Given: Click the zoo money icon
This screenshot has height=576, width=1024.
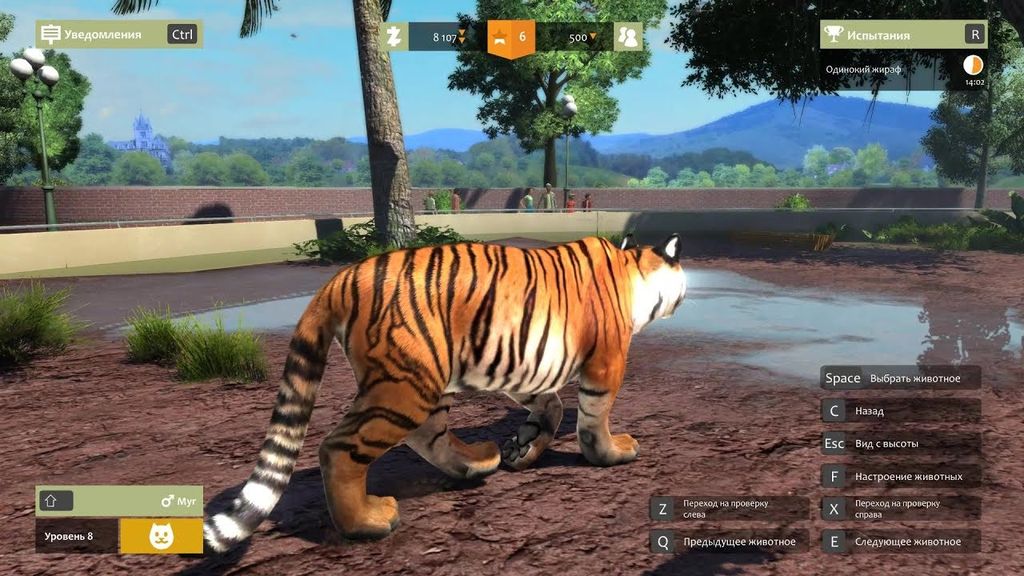Looking at the screenshot, I should (x=394, y=37).
